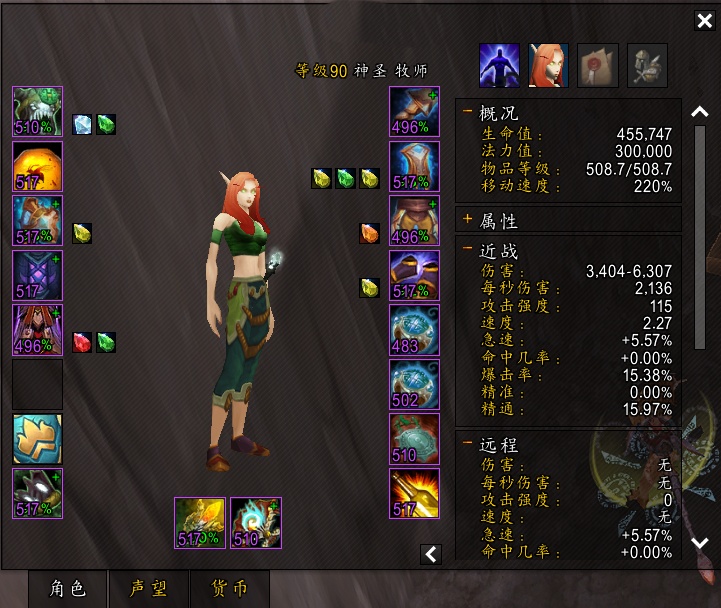Pick the off-hand item level 510 slot
The image size is (721, 608).
256,522
